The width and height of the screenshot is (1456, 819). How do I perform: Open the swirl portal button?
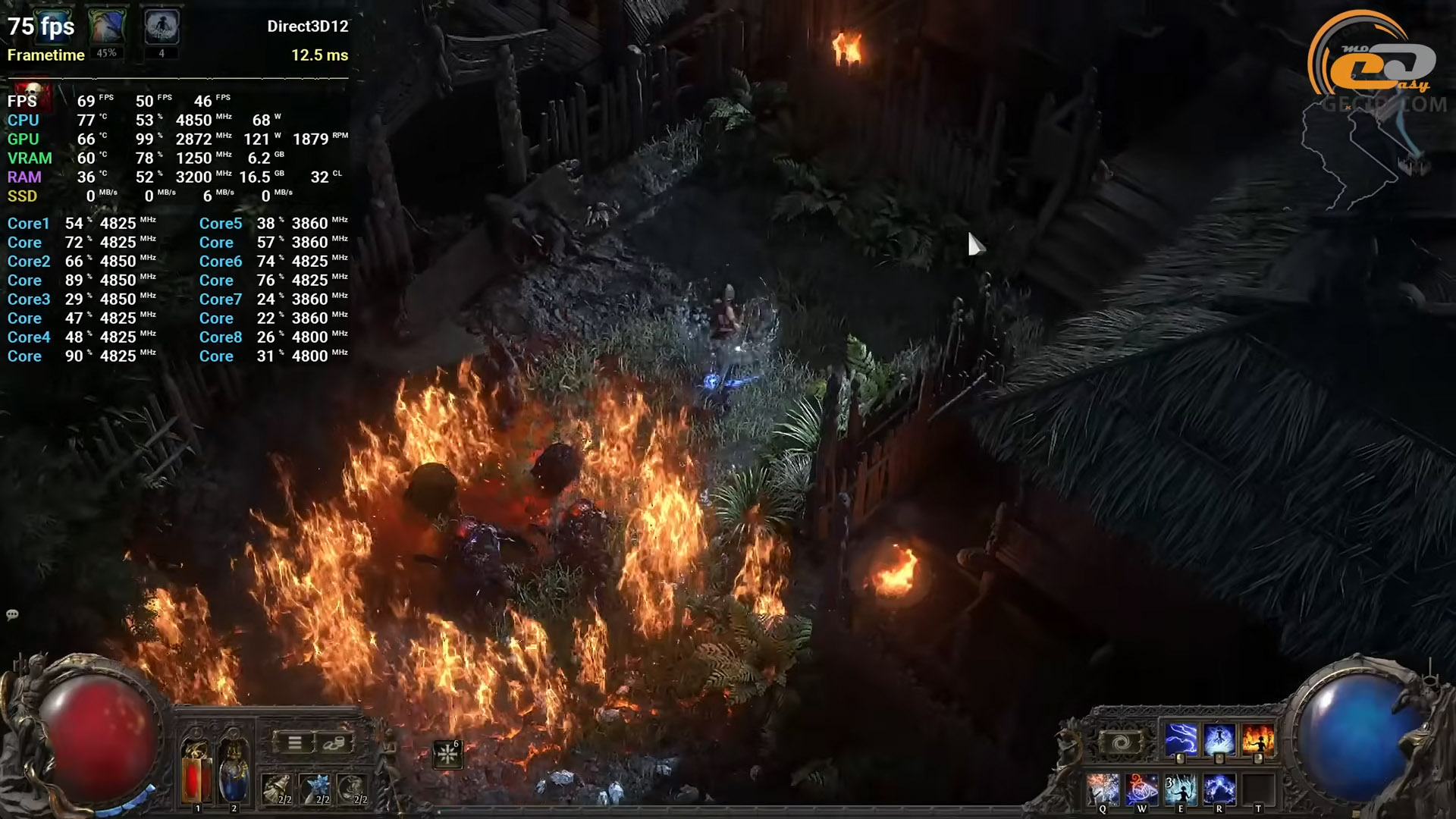tap(1121, 742)
